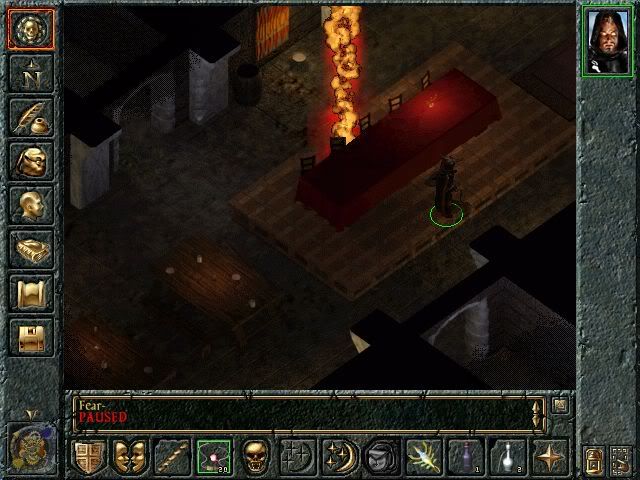
Task: Click the four-pointed star special abilities button
Action: pos(549,456)
